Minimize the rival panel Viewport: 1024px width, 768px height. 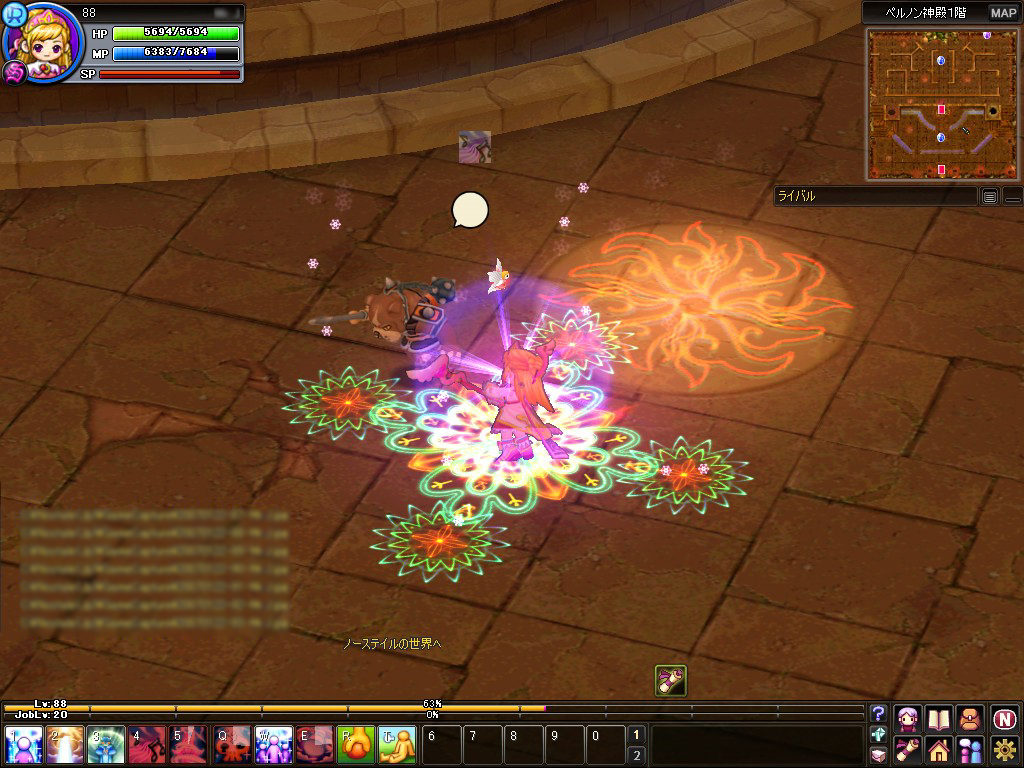point(1012,196)
